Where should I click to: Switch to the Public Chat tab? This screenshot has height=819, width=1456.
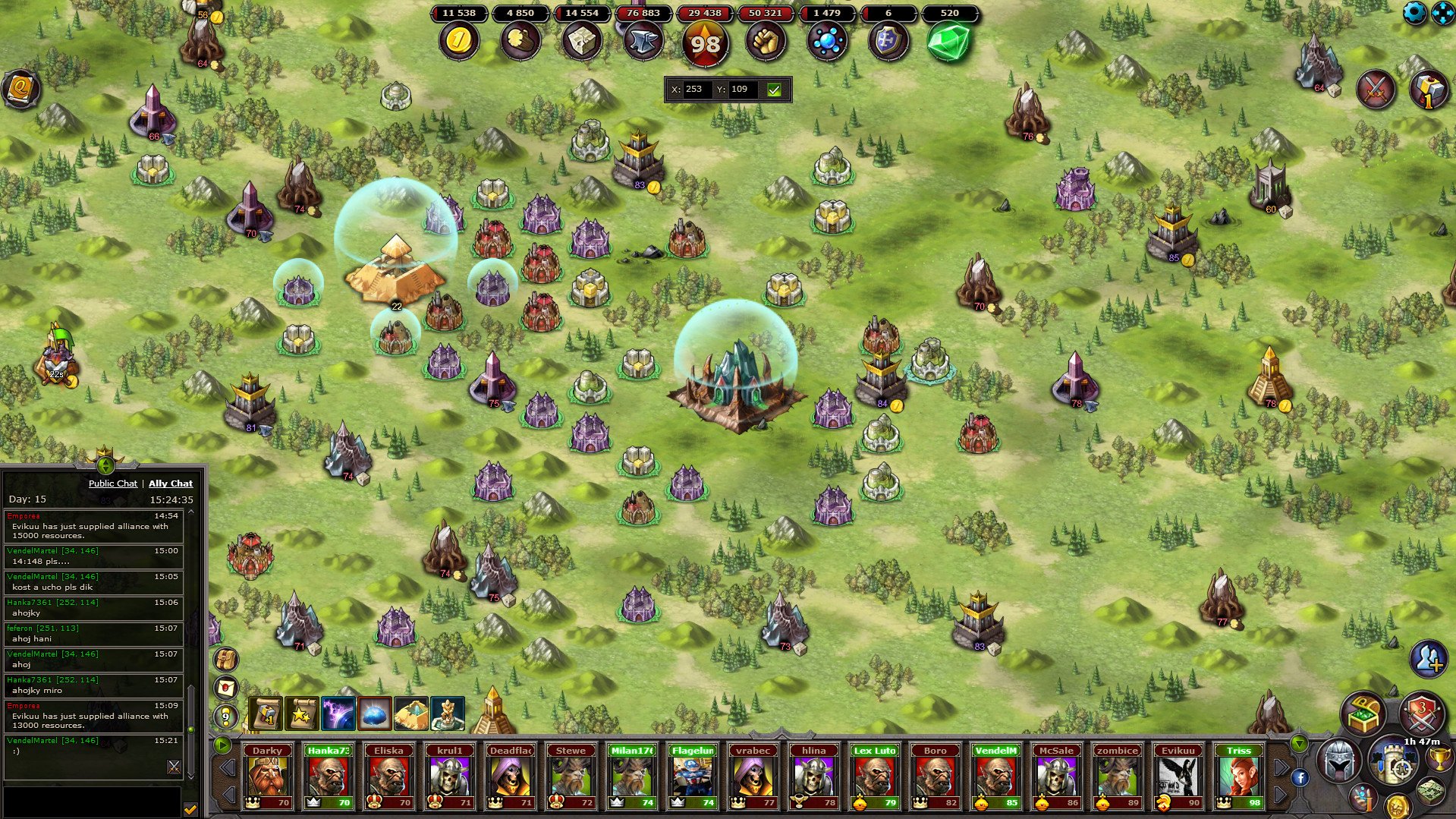[x=113, y=484]
